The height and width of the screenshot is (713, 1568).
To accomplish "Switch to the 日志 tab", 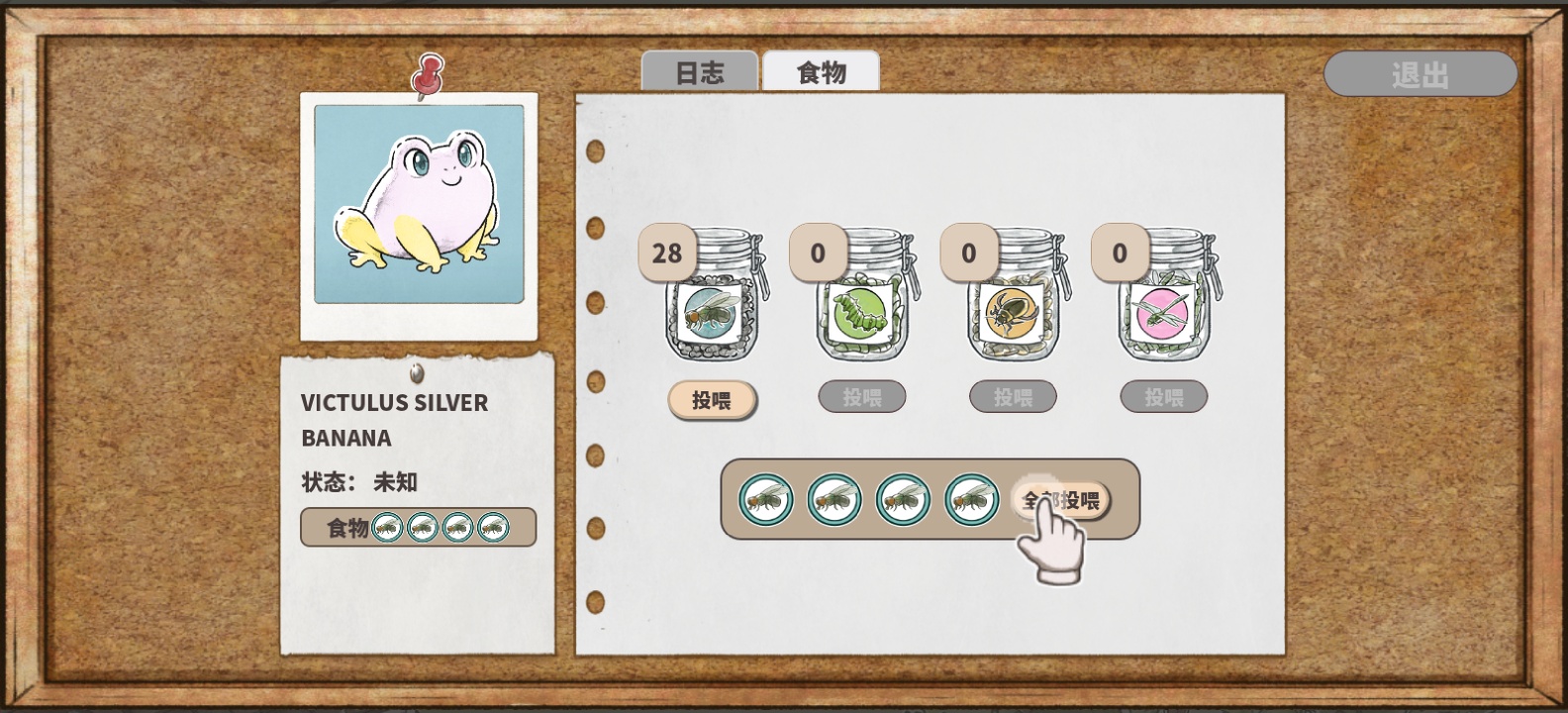I will (x=700, y=70).
